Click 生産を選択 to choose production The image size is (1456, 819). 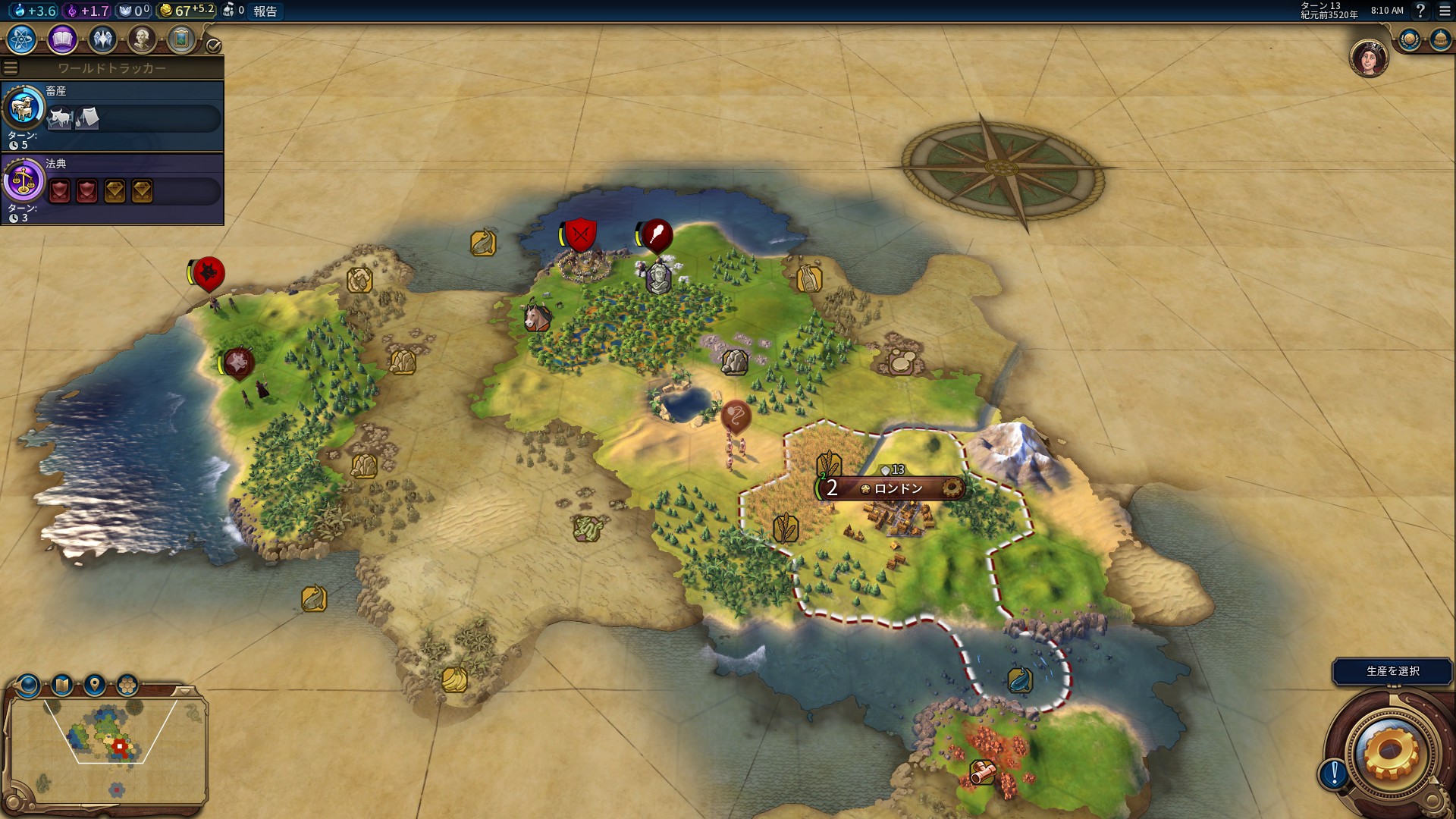point(1392,671)
